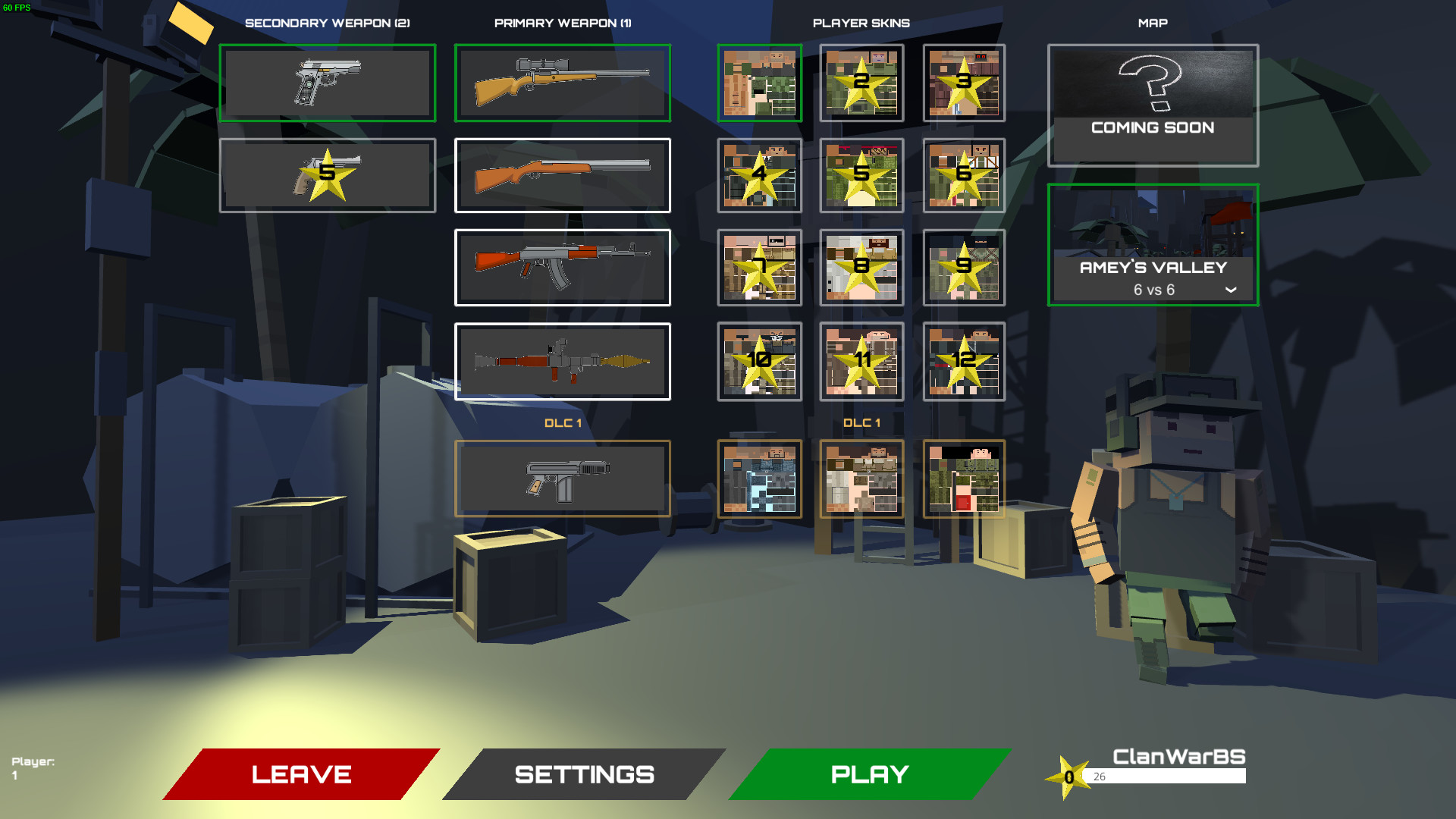Switch to the Player Skins section

(861, 23)
